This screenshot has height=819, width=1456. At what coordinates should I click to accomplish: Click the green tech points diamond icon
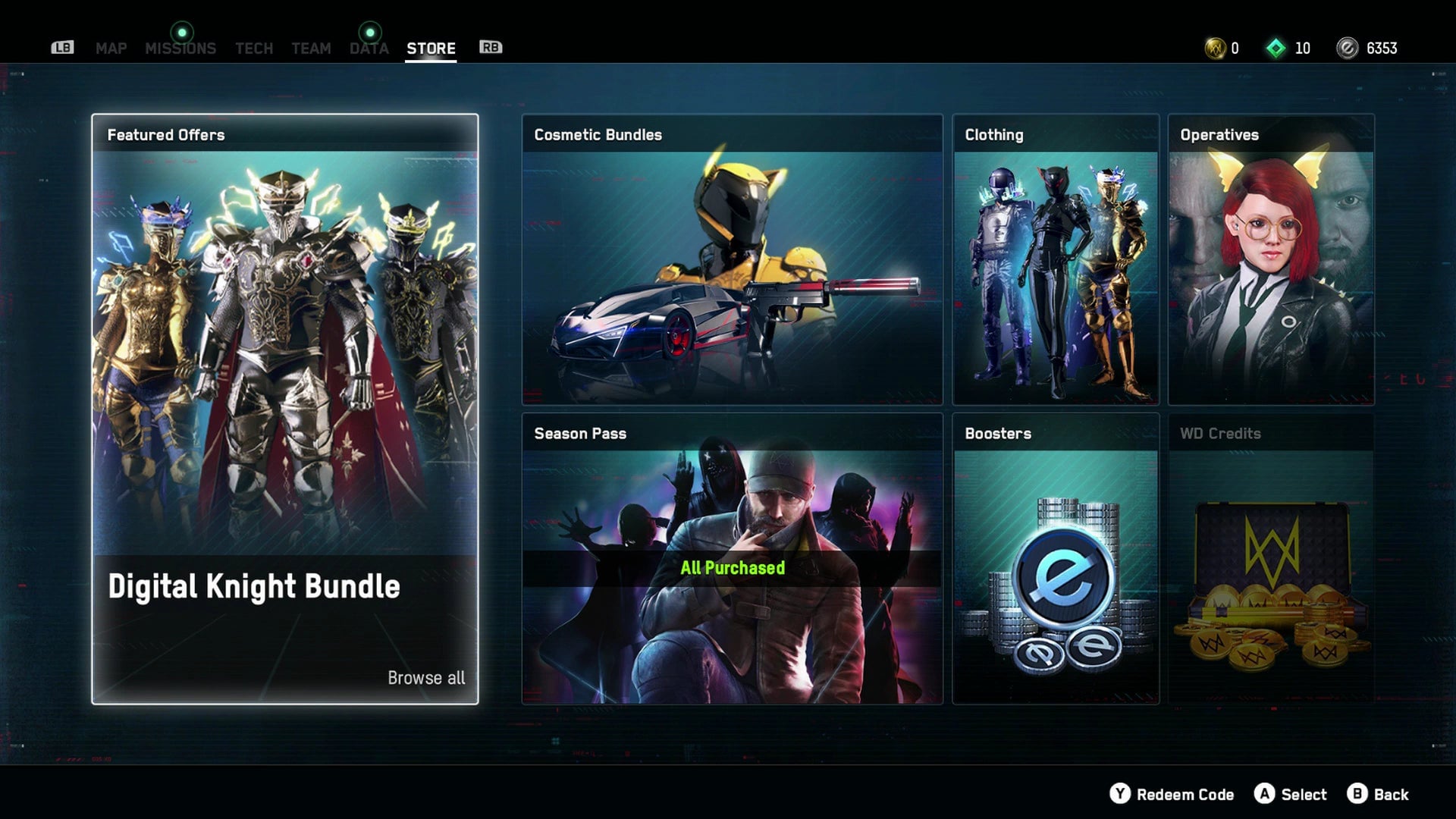pos(1277,47)
